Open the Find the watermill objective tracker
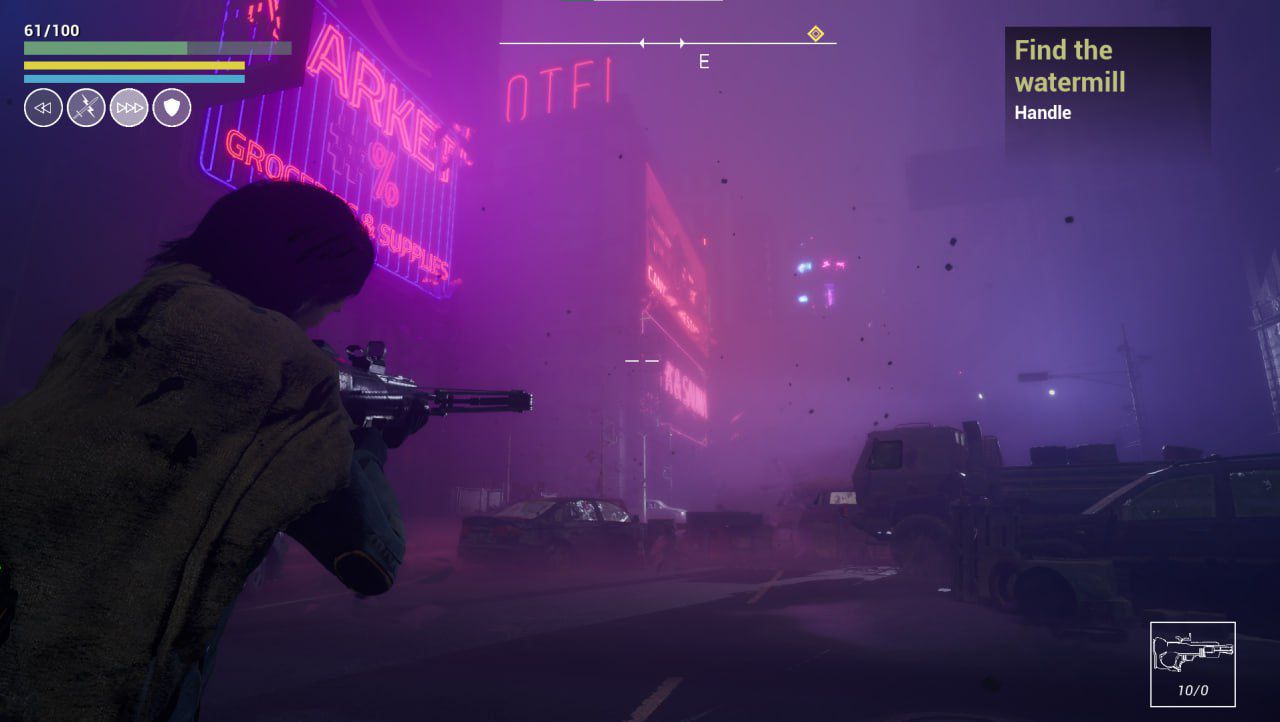1280x722 pixels. pyautogui.click(x=1107, y=81)
